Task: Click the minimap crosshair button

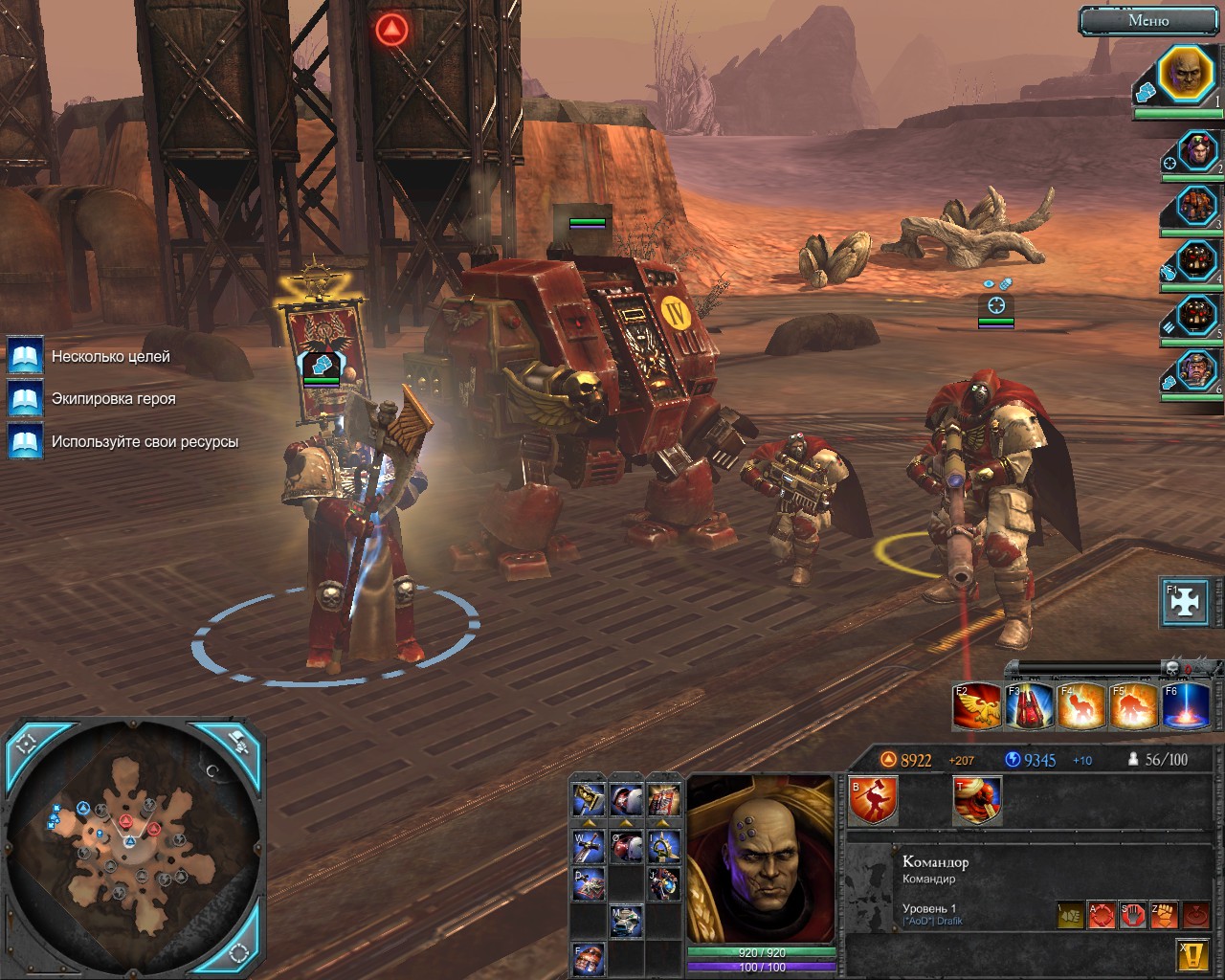Action: [x=26, y=743]
